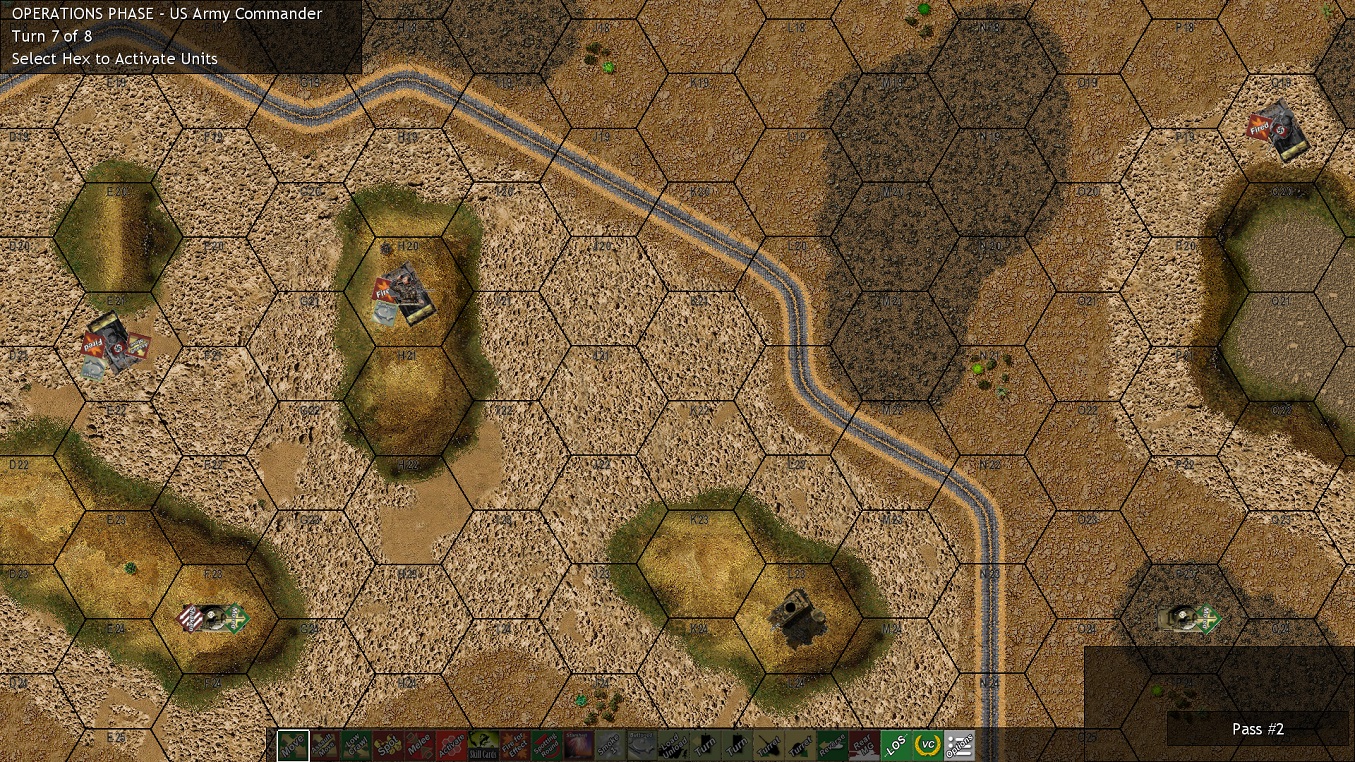
Task: Select the Low Crawl icon
Action: pos(355,746)
